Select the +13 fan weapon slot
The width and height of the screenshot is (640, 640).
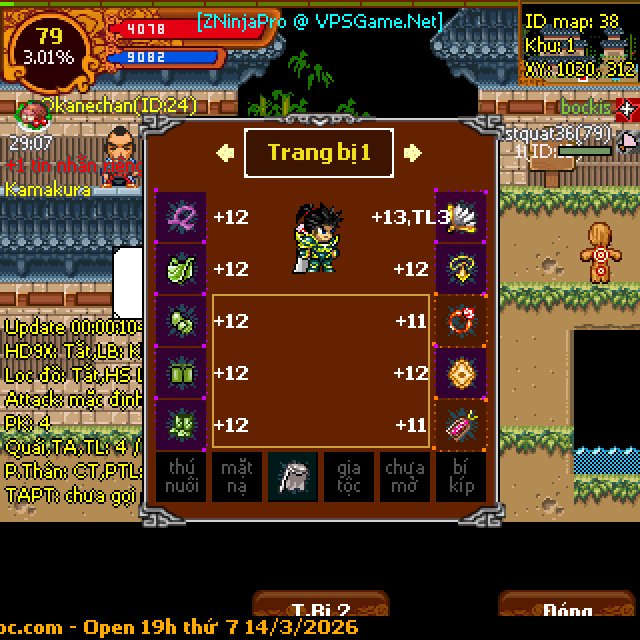click(x=461, y=217)
